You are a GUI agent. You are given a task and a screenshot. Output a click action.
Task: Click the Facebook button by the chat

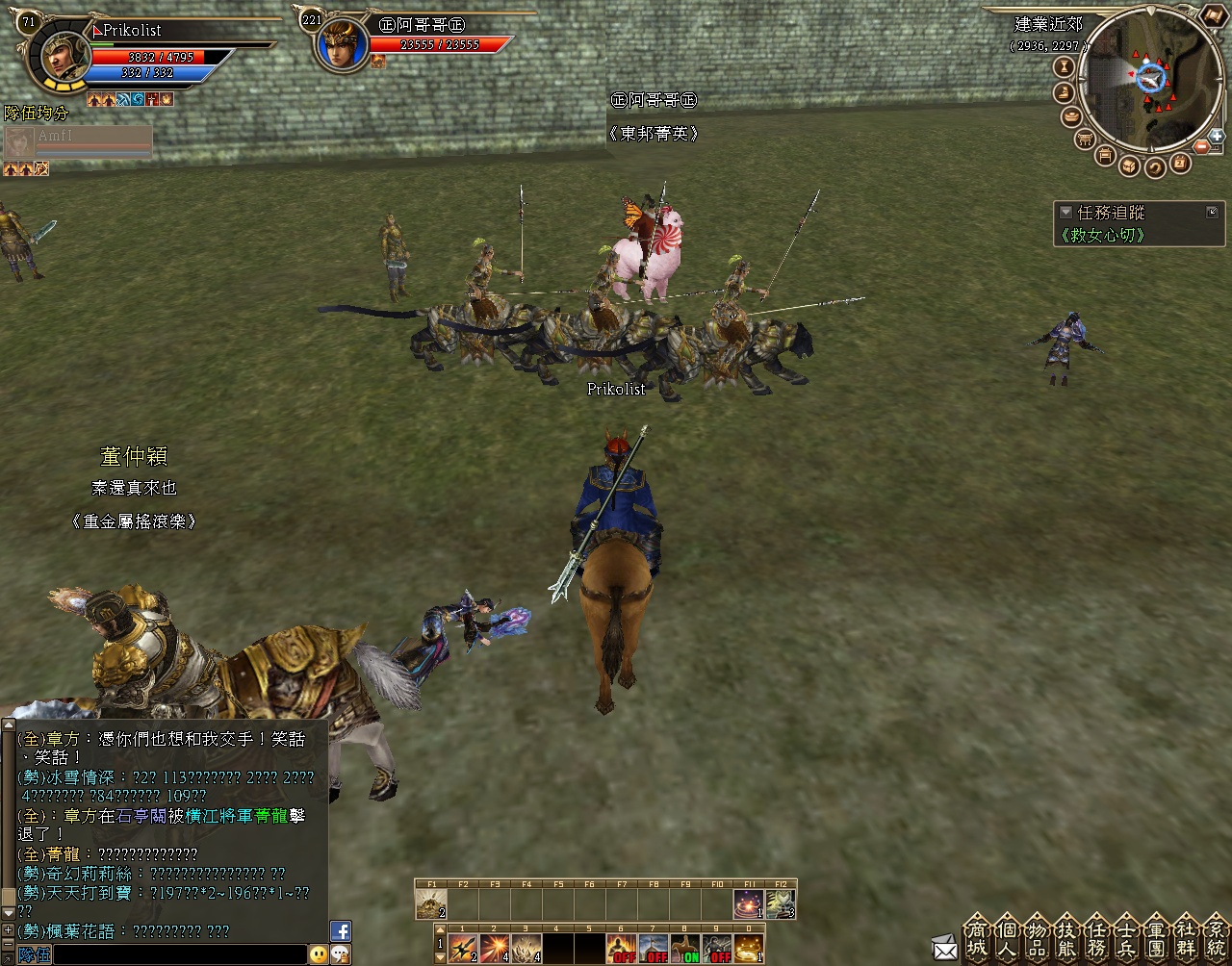coord(341,931)
